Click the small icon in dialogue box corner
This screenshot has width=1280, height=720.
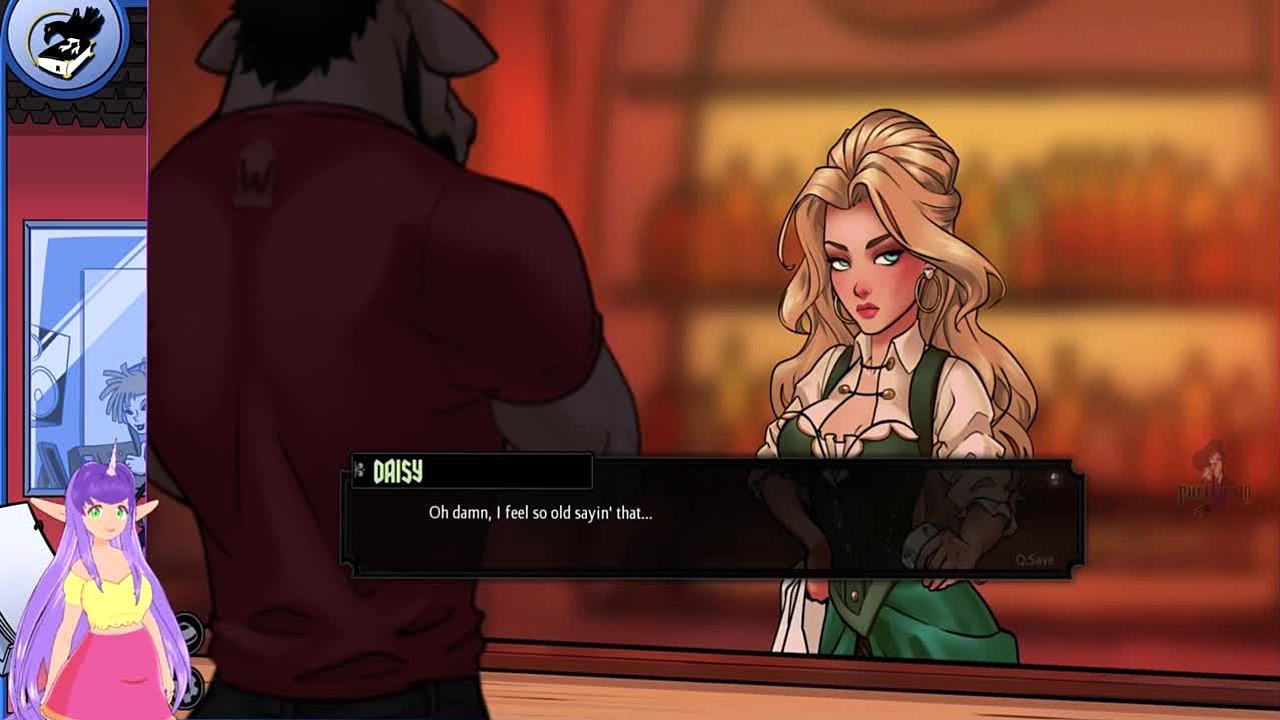pyautogui.click(x=1054, y=479)
